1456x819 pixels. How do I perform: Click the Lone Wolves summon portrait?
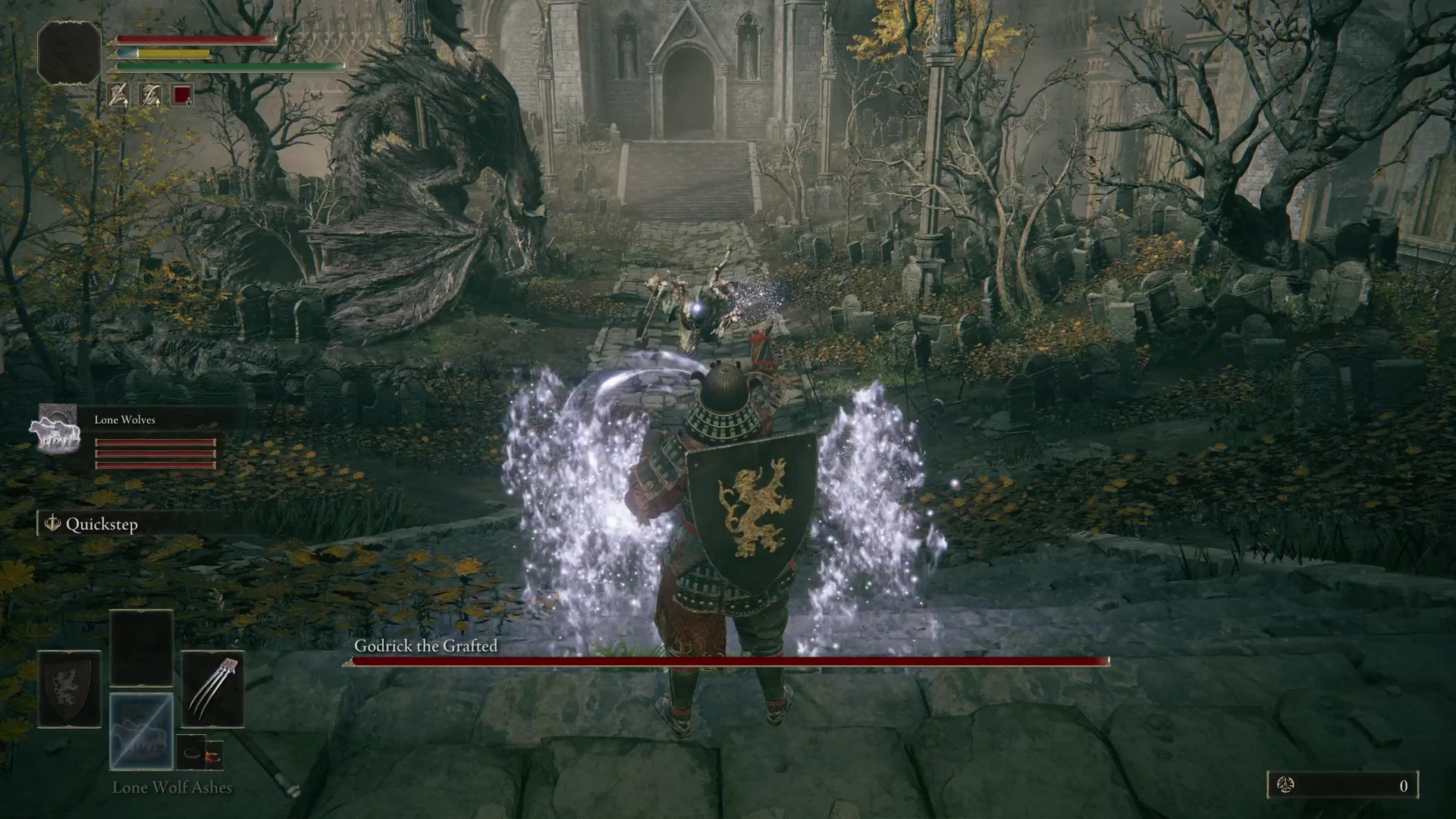(x=55, y=429)
